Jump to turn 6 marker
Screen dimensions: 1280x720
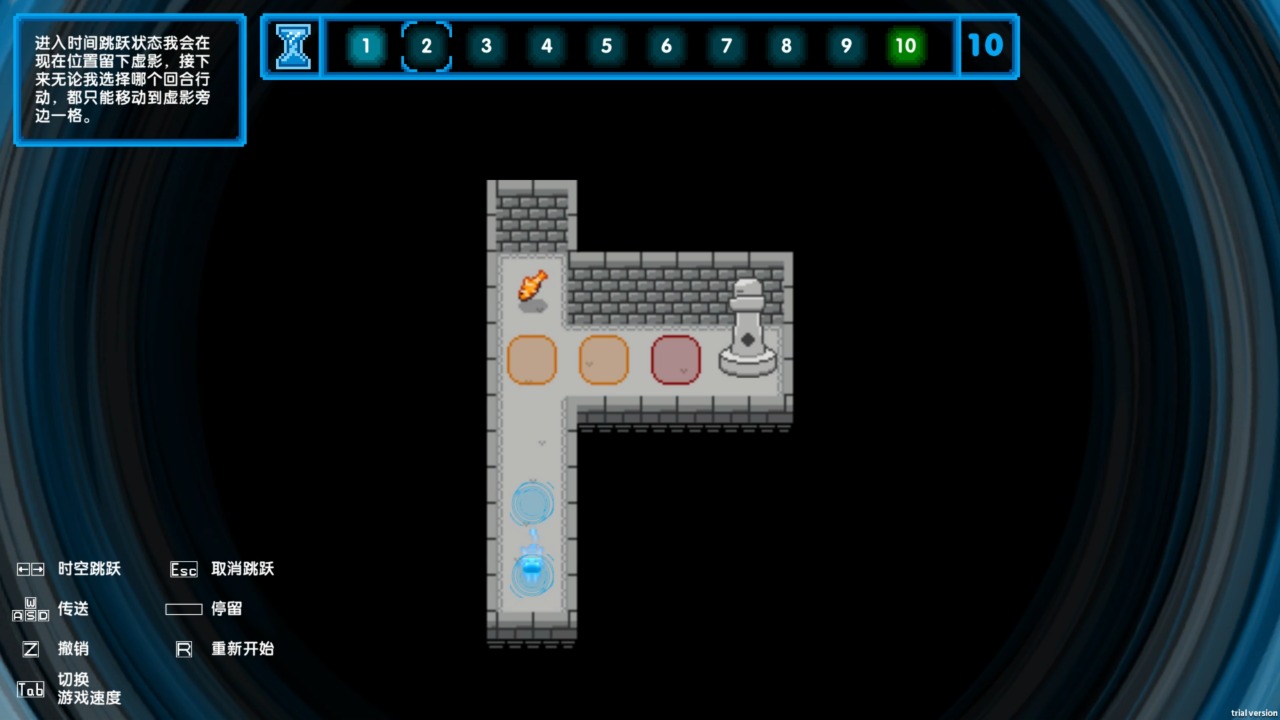(x=666, y=46)
